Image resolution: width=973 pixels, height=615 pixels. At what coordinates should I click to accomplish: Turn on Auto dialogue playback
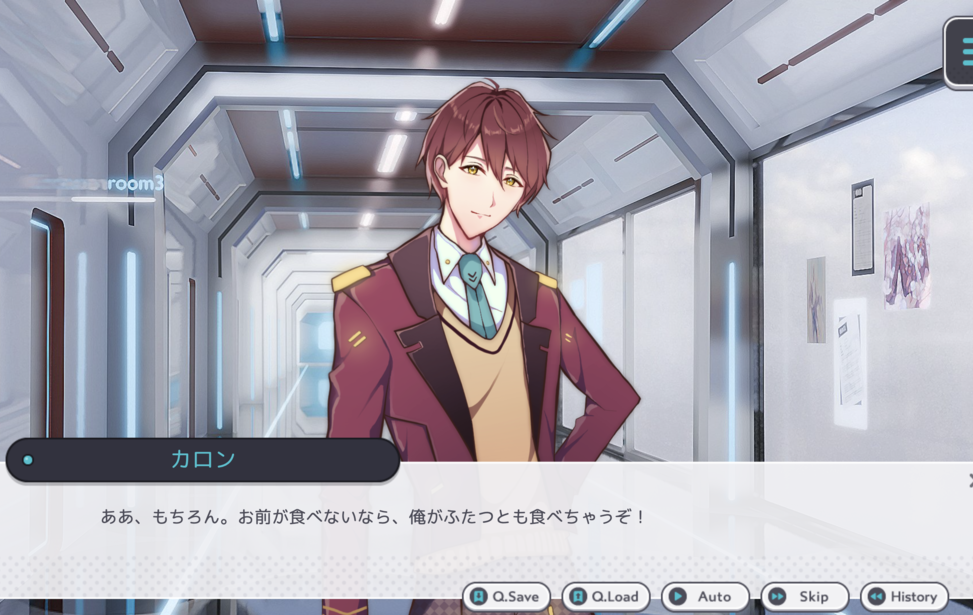[x=705, y=597]
